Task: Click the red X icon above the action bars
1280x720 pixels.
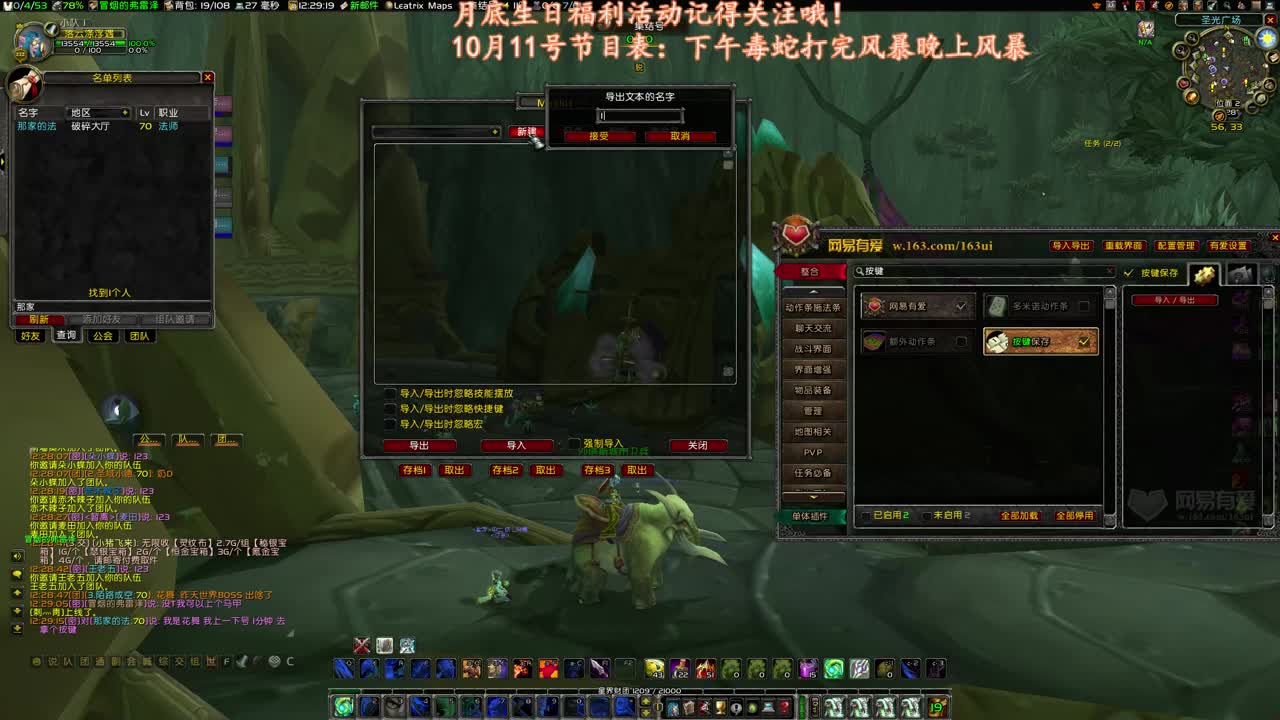Action: coord(361,645)
